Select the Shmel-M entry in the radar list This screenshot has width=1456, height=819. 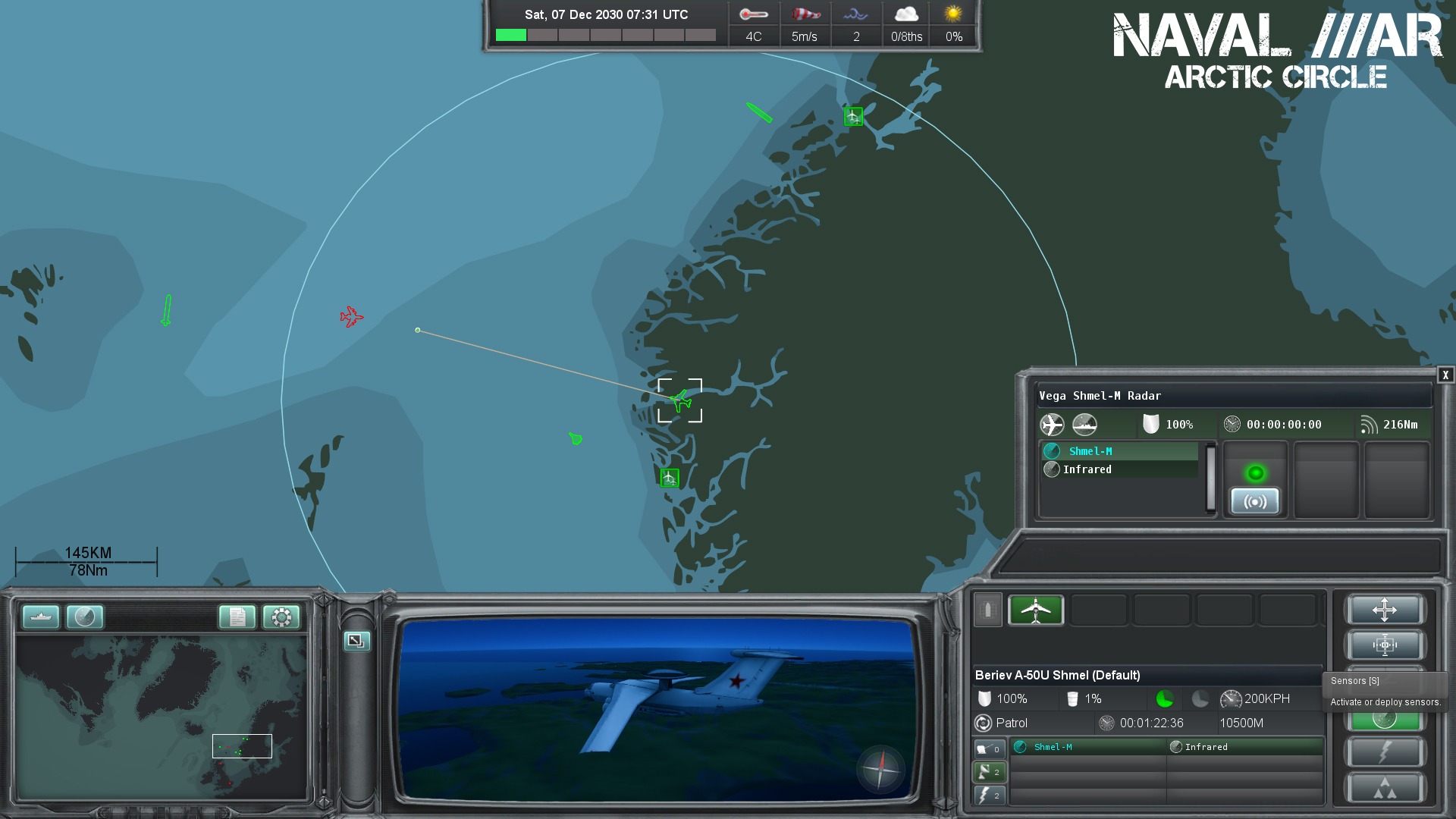click(1092, 450)
